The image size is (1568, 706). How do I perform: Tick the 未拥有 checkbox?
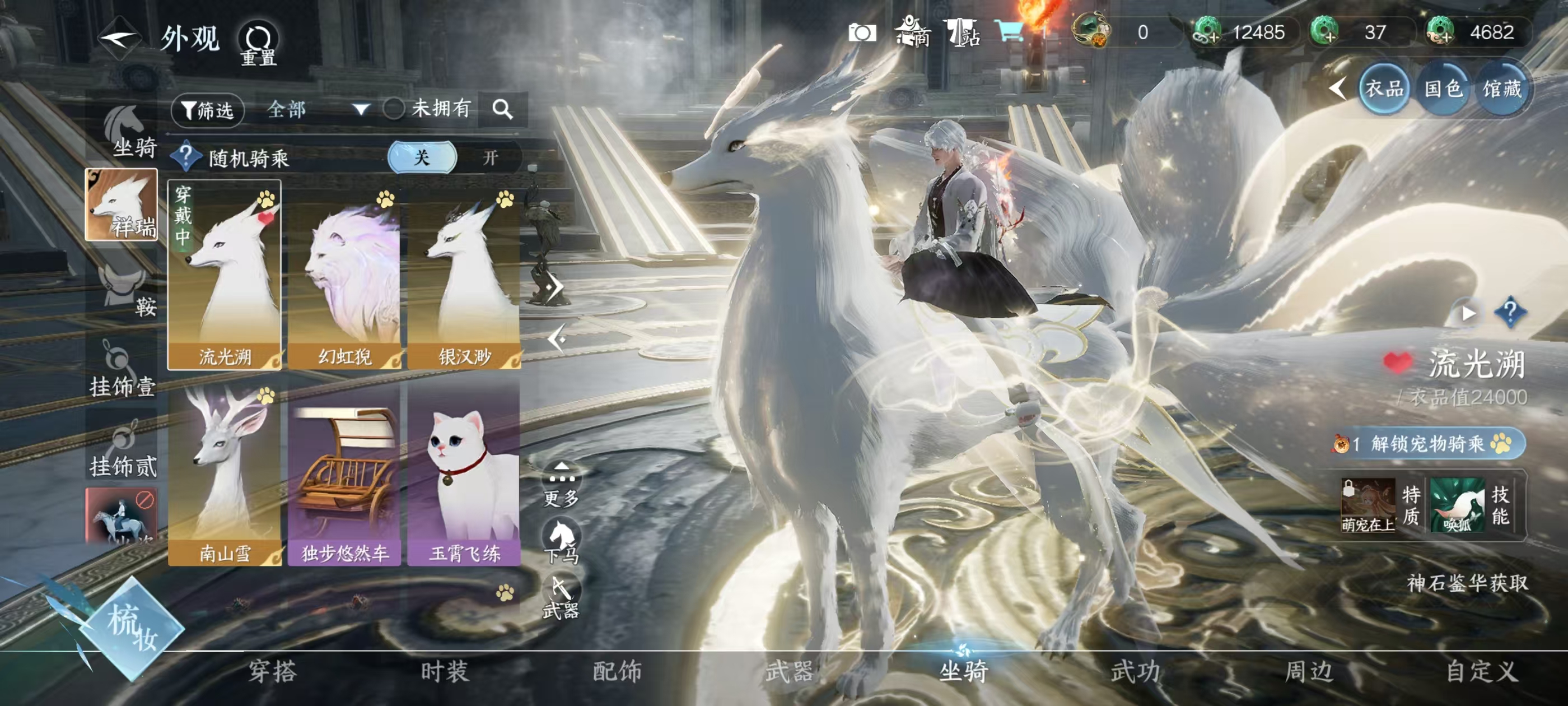point(393,110)
